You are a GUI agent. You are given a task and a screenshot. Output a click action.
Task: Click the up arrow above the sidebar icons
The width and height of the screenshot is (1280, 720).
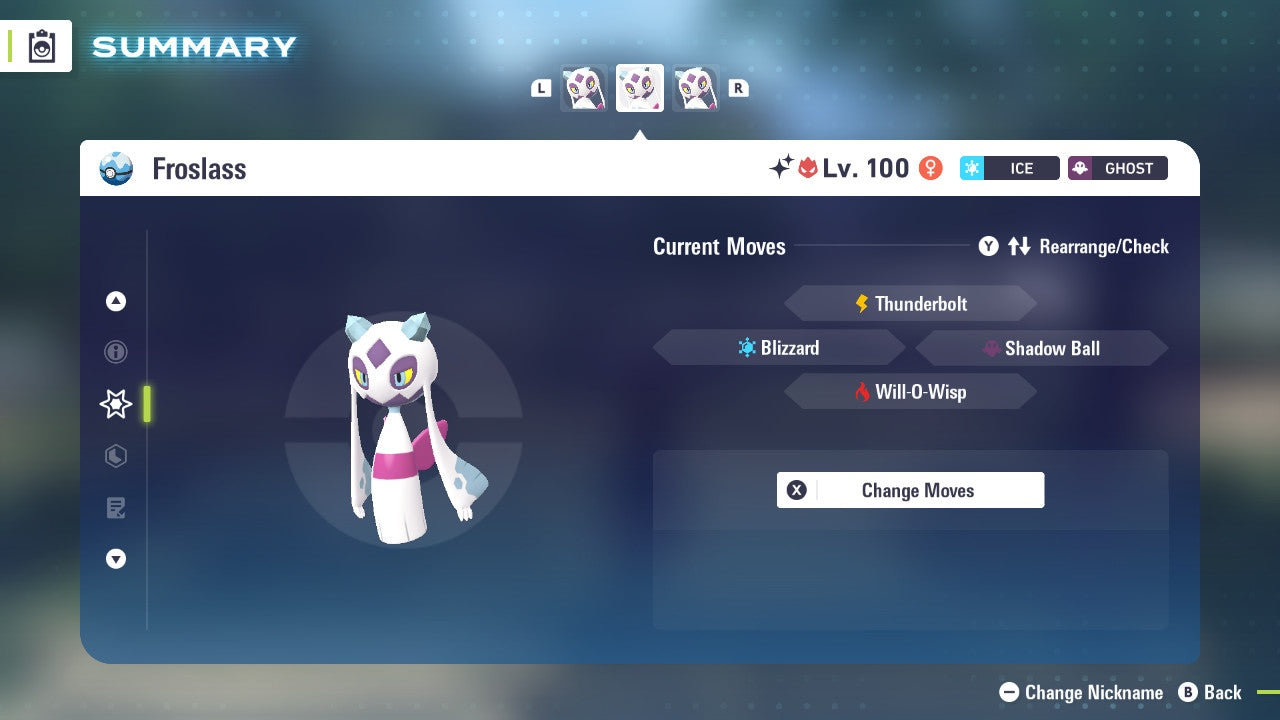(x=115, y=301)
